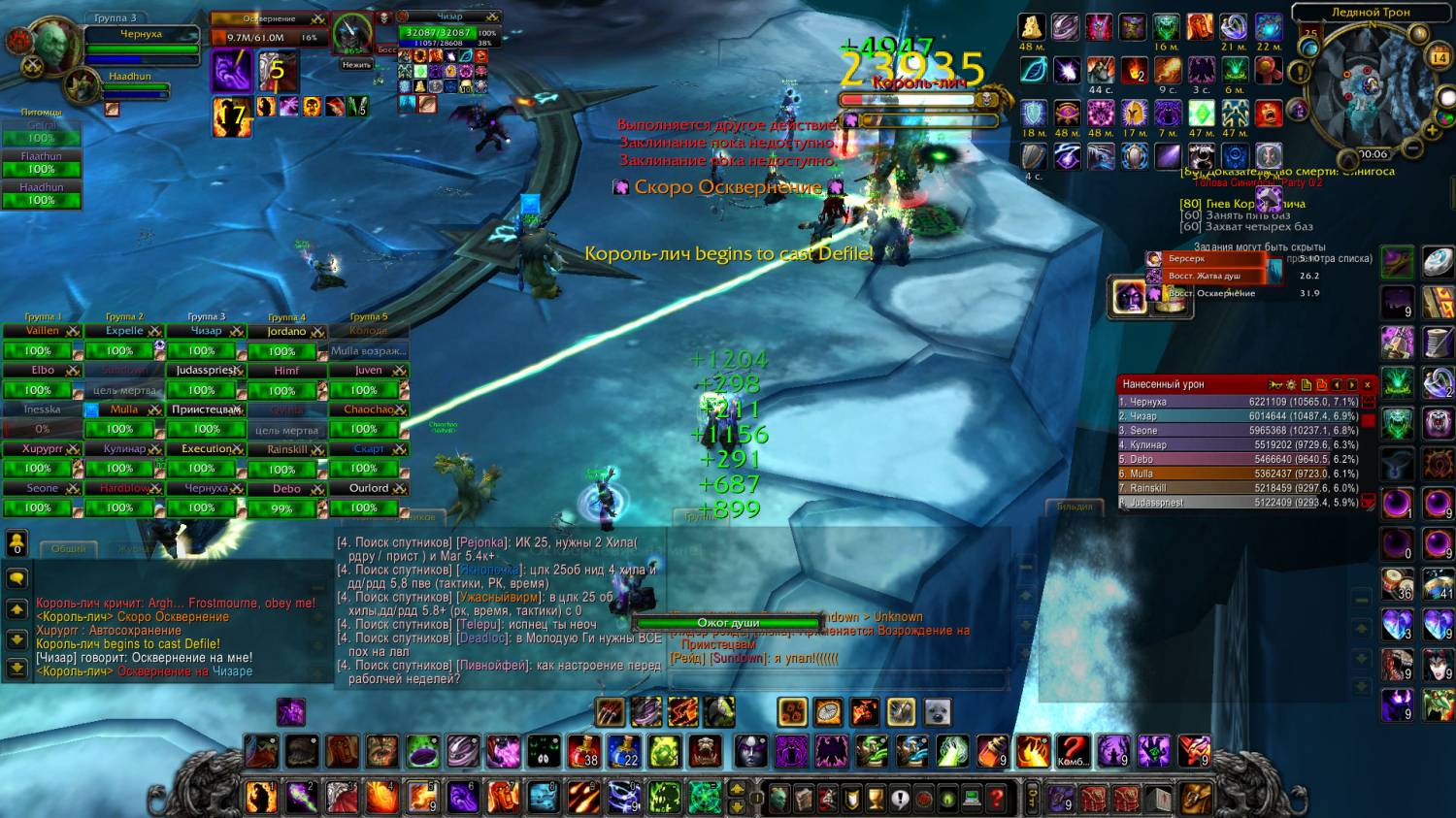Select Vaillen in the raid frames
1456x818 pixels.
42,332
